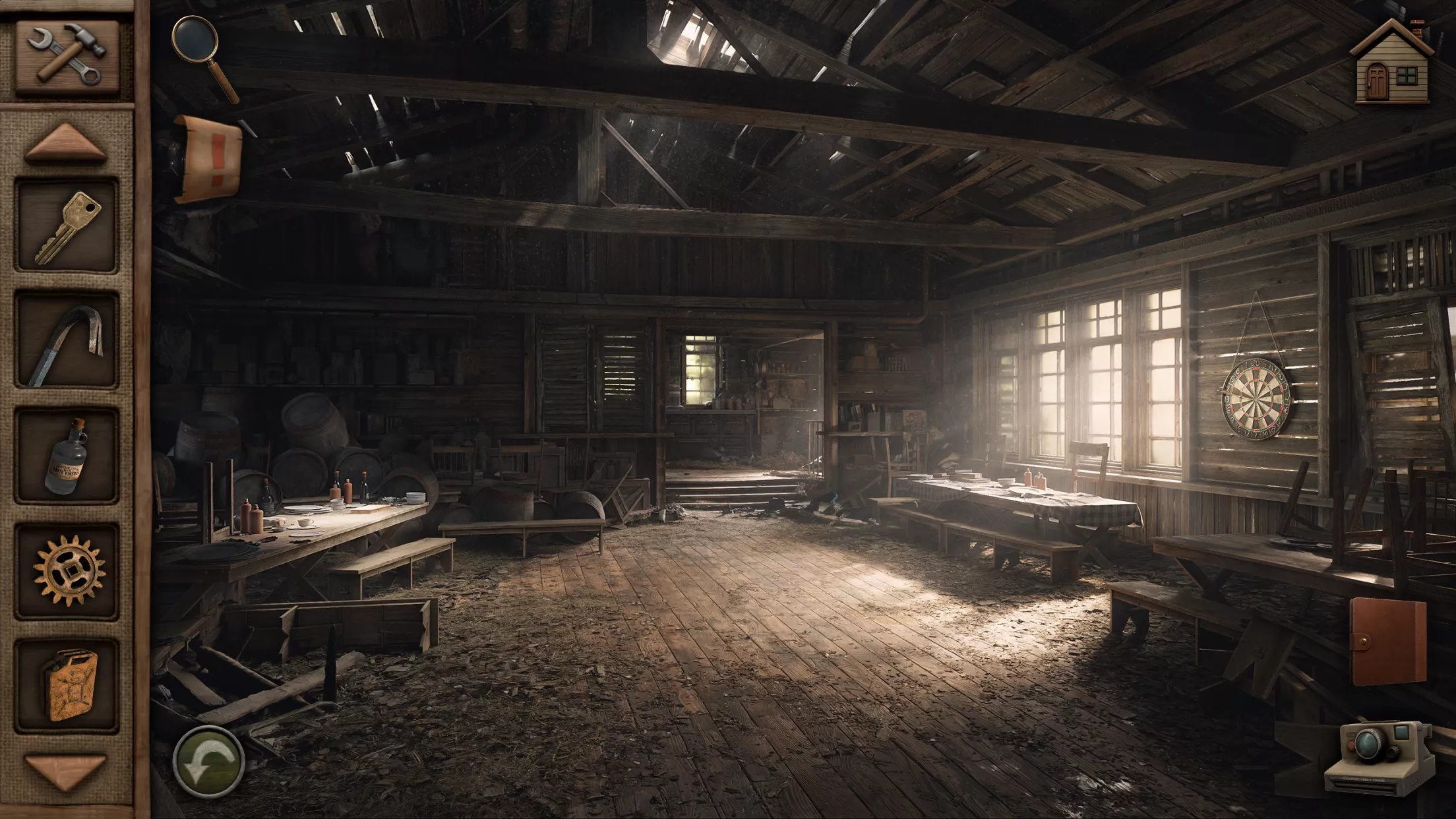Image resolution: width=1456 pixels, height=819 pixels.
Task: Click the inventory up arrow
Action: click(x=66, y=144)
